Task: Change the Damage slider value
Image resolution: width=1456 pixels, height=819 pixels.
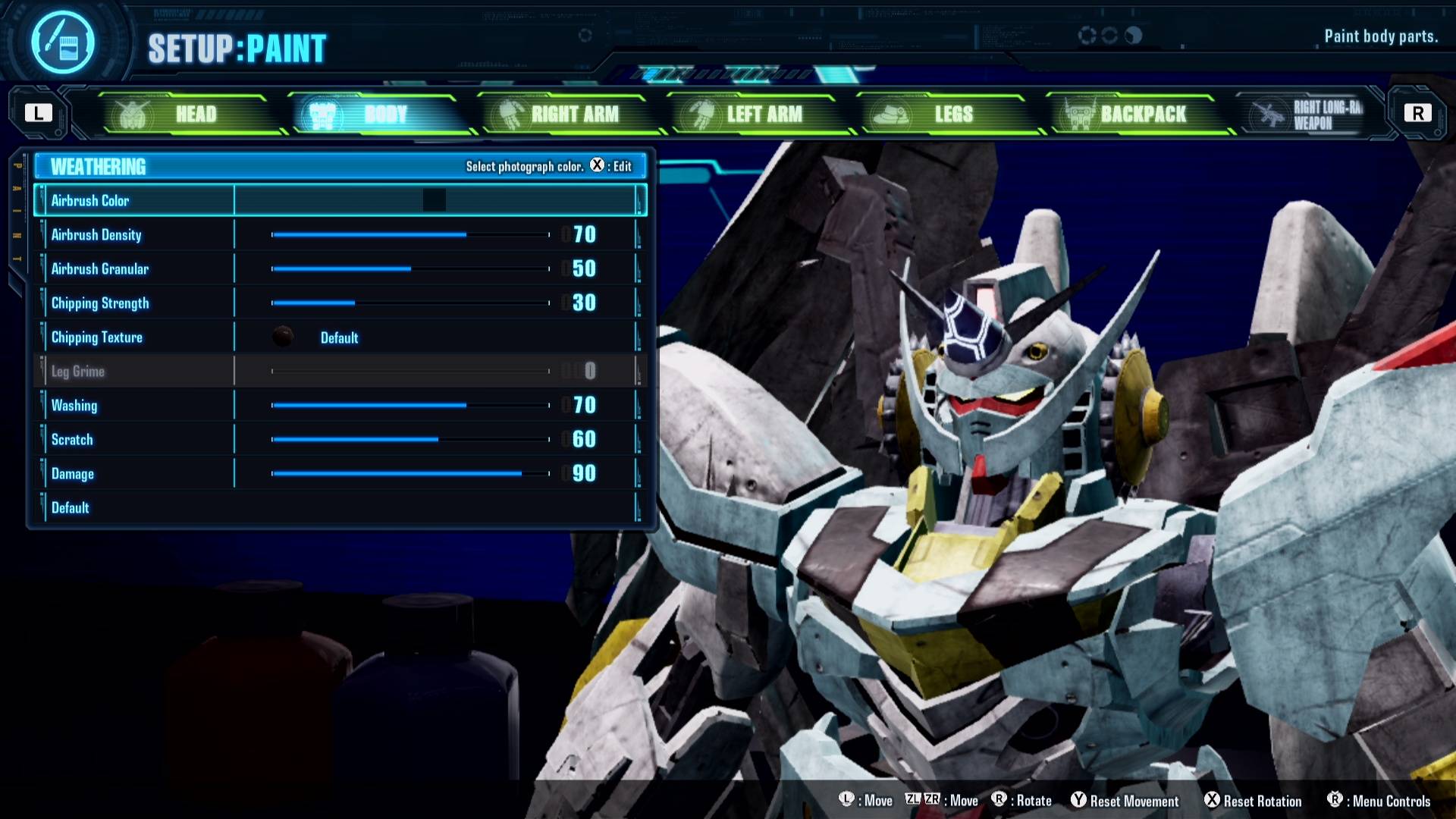Action: coord(409,474)
